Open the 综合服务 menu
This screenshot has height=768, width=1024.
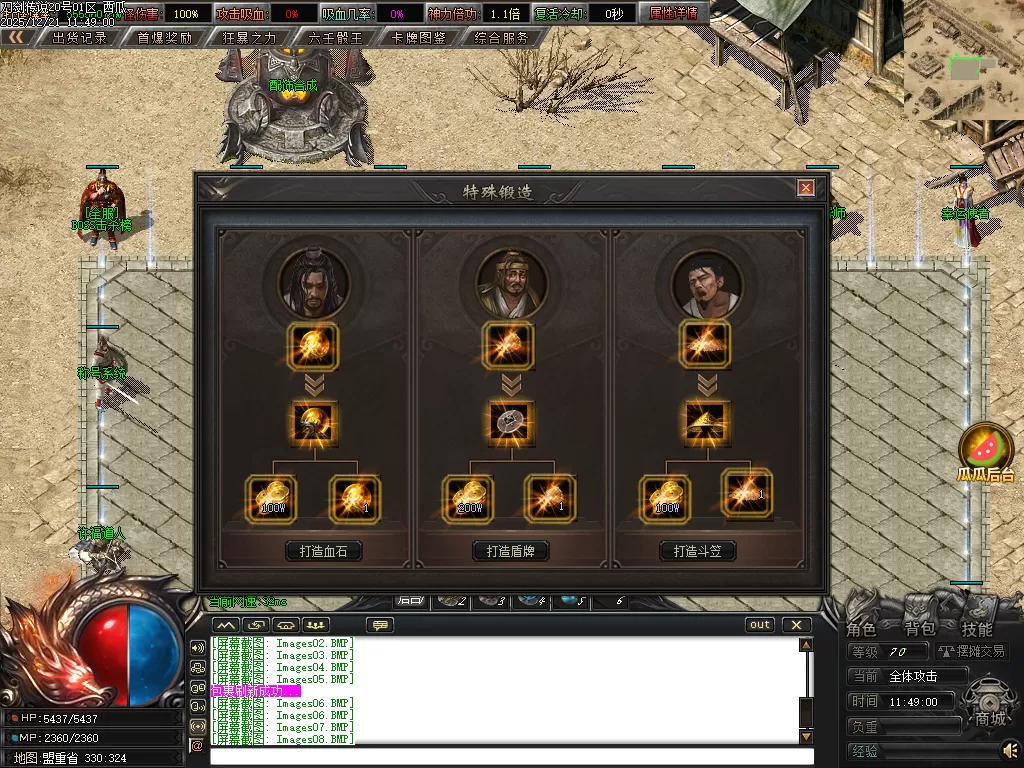click(502, 38)
